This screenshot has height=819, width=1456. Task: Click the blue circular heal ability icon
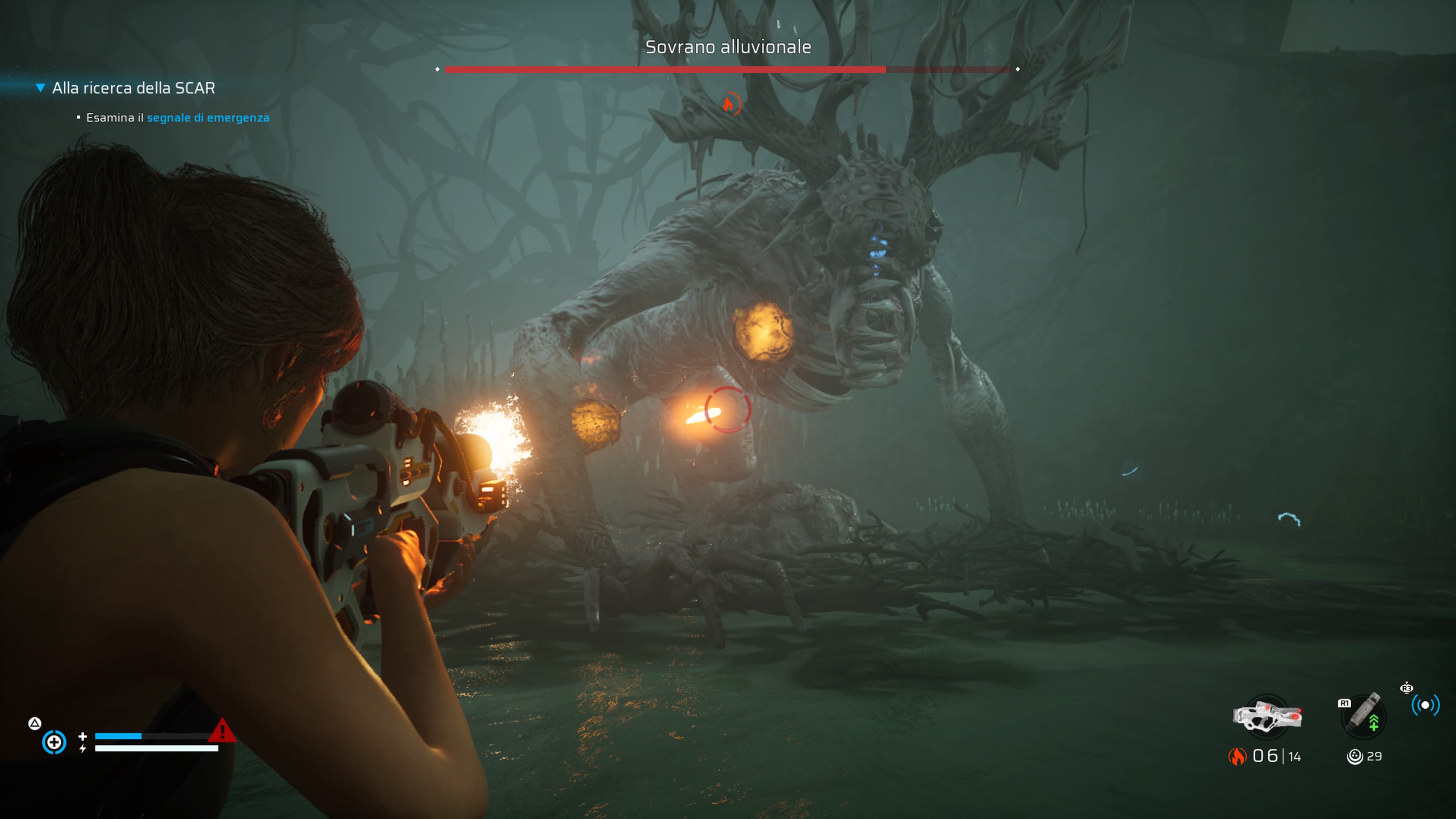tap(54, 742)
